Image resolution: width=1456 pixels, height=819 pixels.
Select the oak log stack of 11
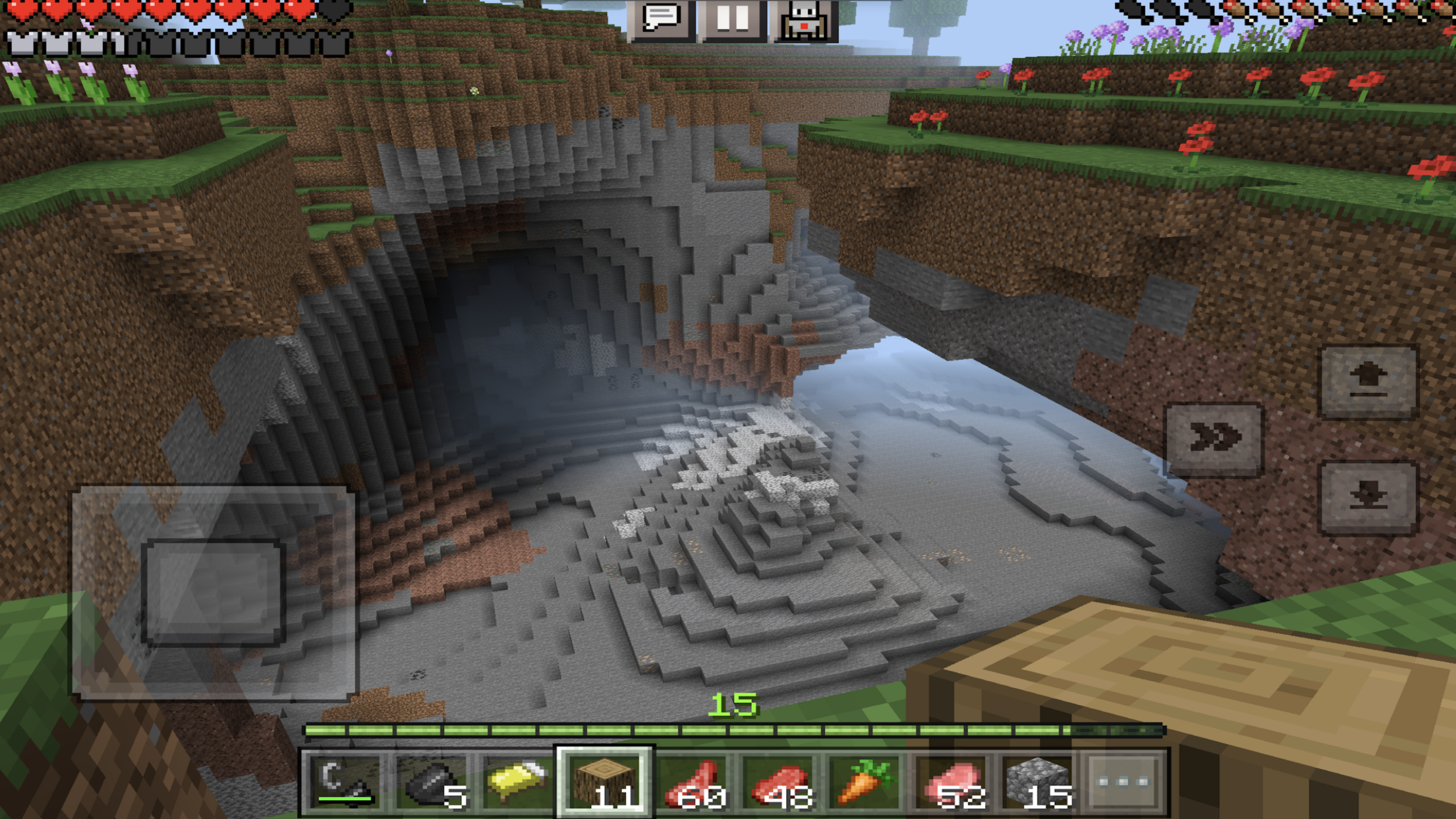[605, 782]
